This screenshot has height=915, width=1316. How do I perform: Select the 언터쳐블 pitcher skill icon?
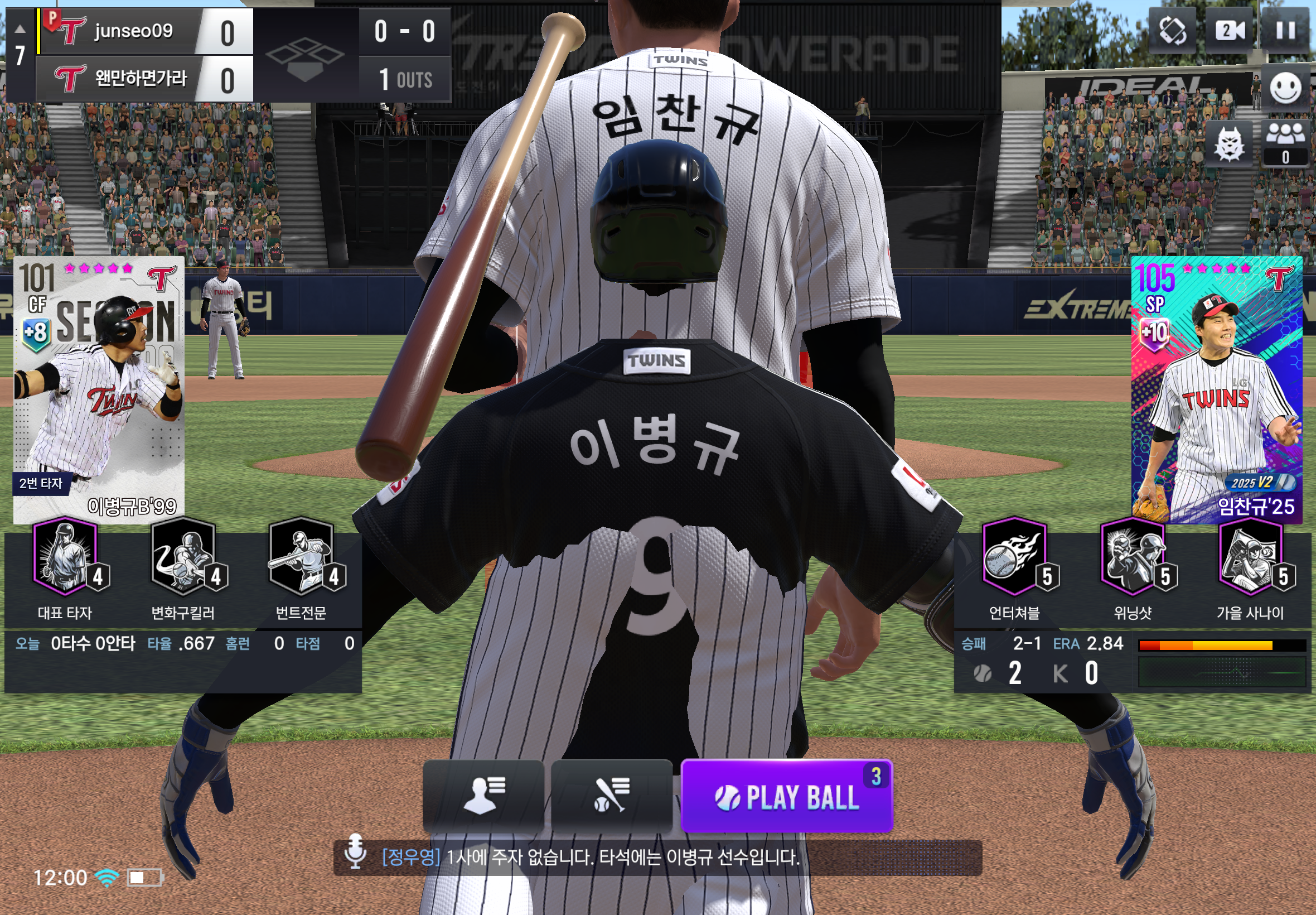click(1015, 556)
